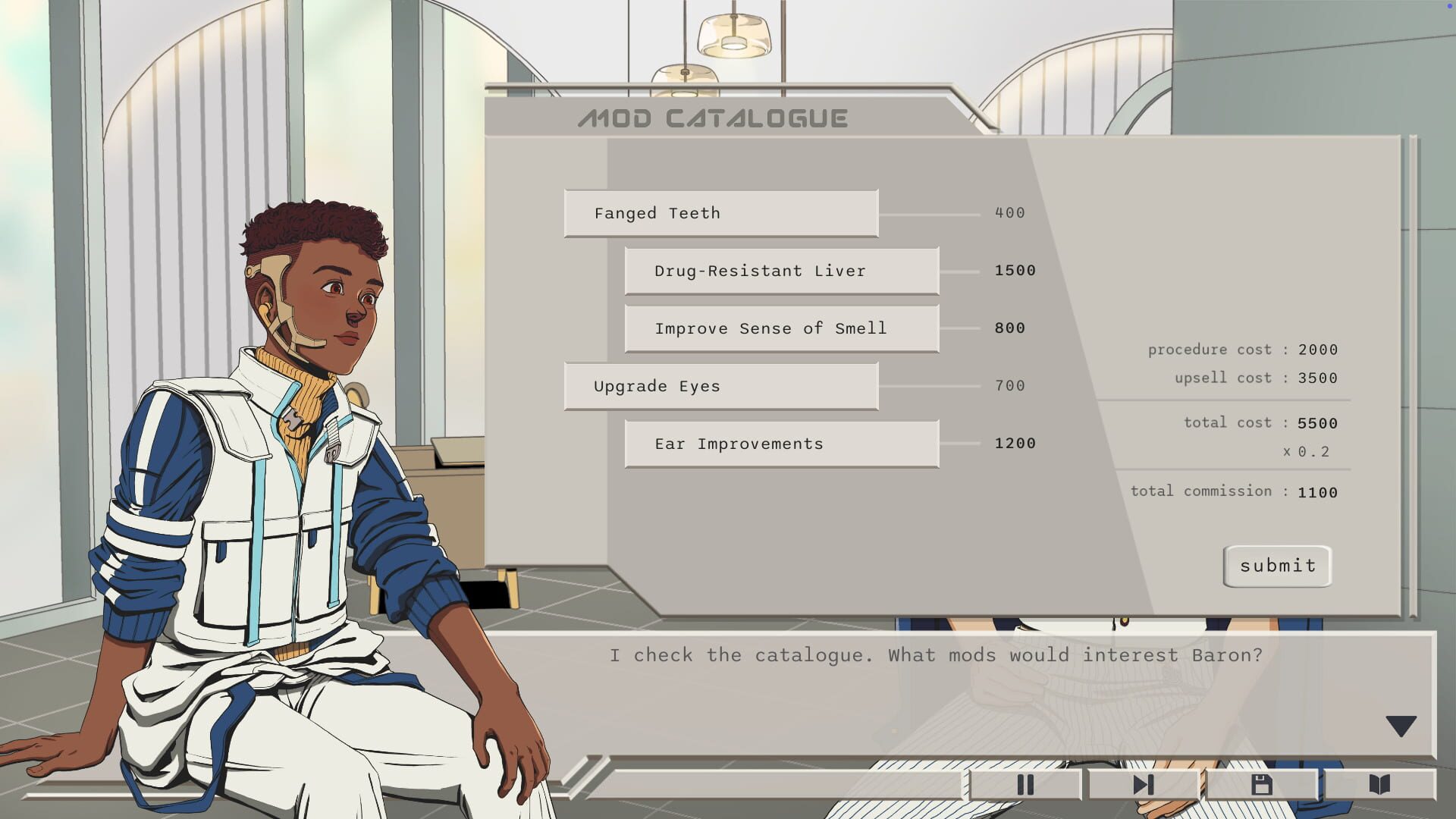Image resolution: width=1456 pixels, height=819 pixels.
Task: Toggle the Improve Sense of Smell mod
Action: 781,328
